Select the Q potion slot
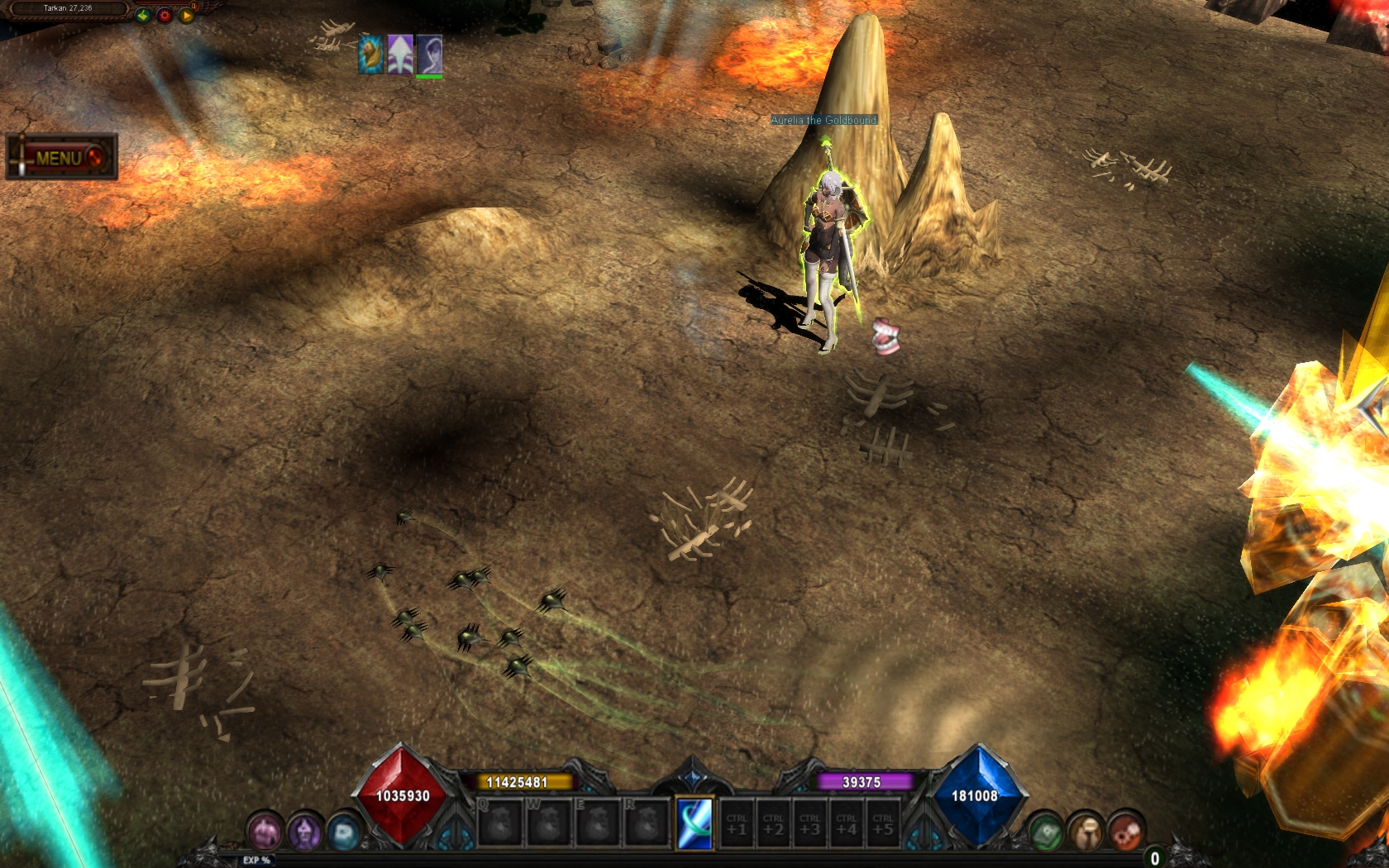 (x=500, y=823)
